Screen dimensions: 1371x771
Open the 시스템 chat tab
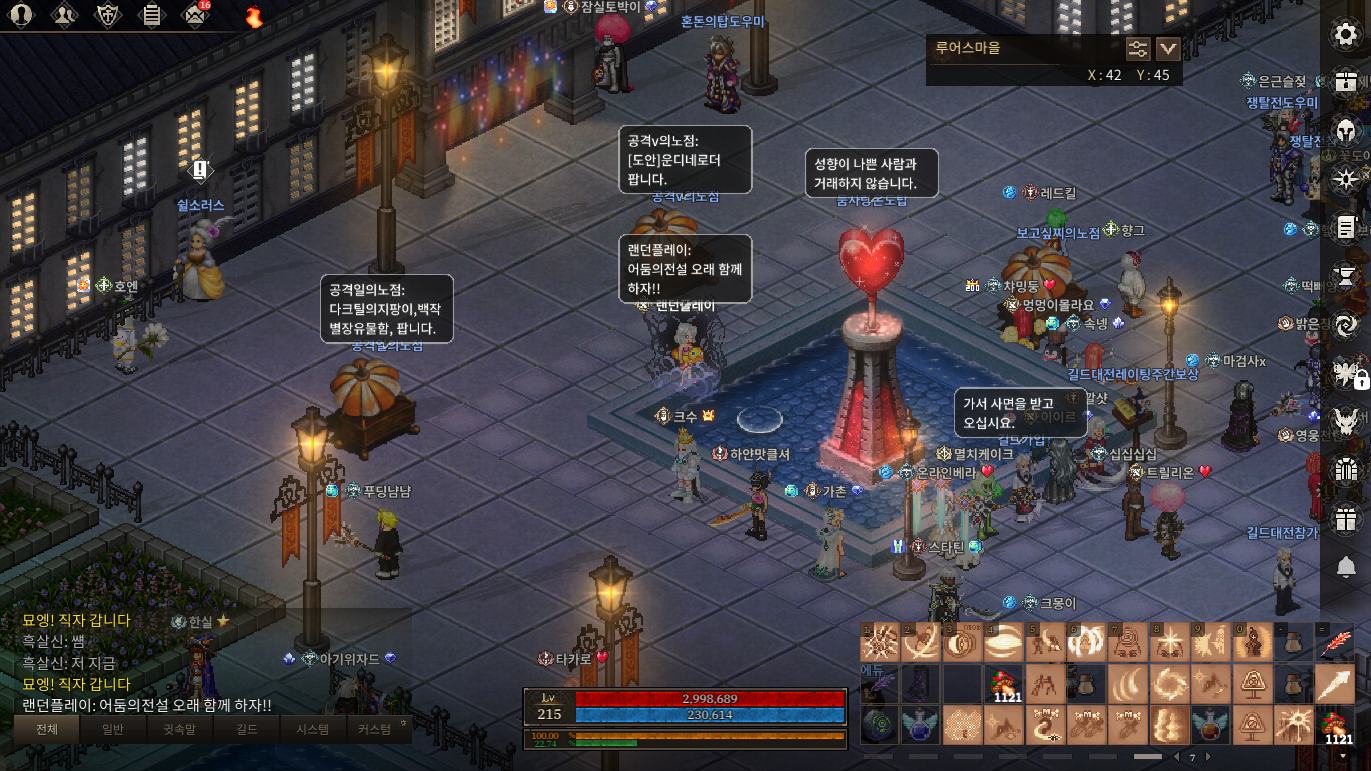pos(312,729)
